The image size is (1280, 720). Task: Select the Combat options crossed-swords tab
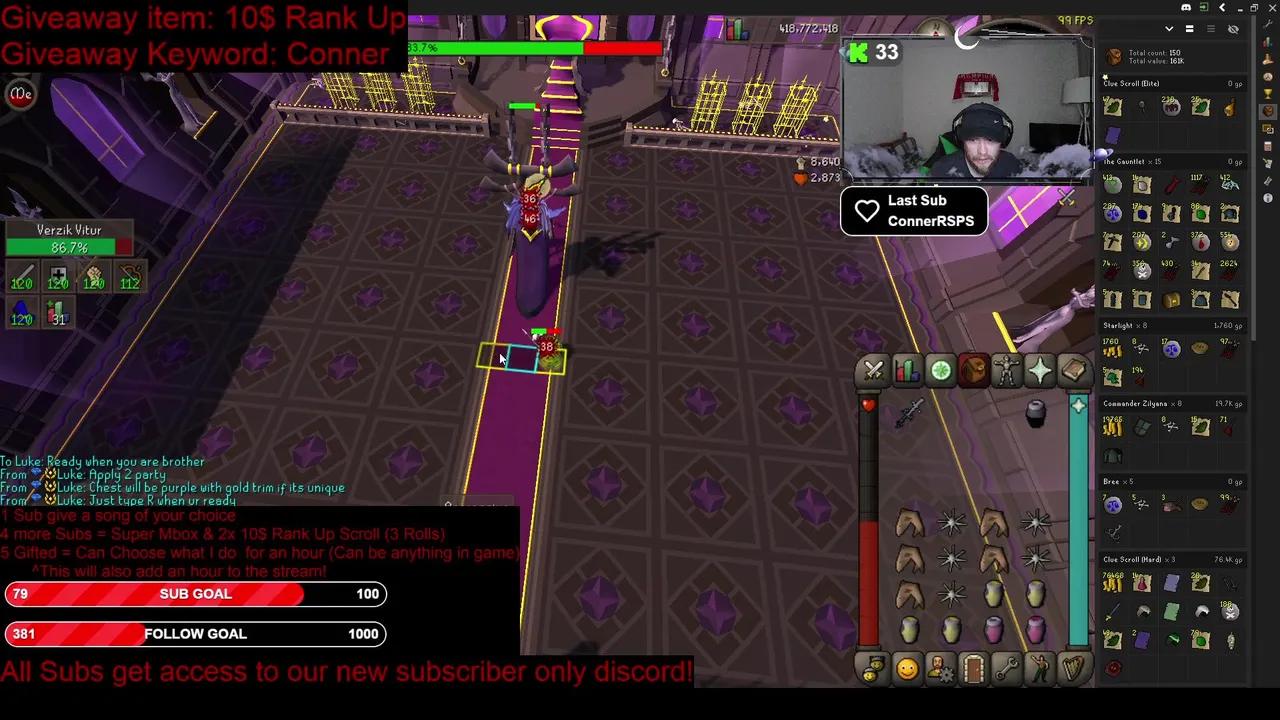873,371
